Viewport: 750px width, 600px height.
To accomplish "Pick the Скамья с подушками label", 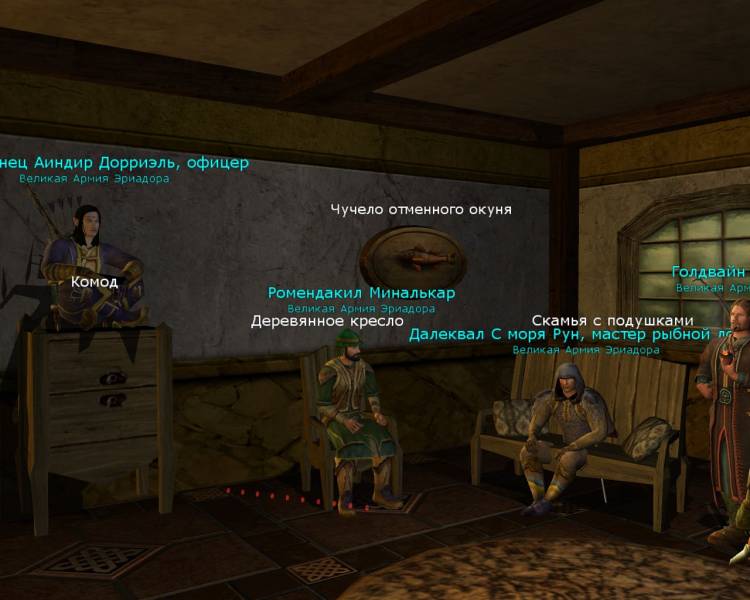I will tap(612, 320).
